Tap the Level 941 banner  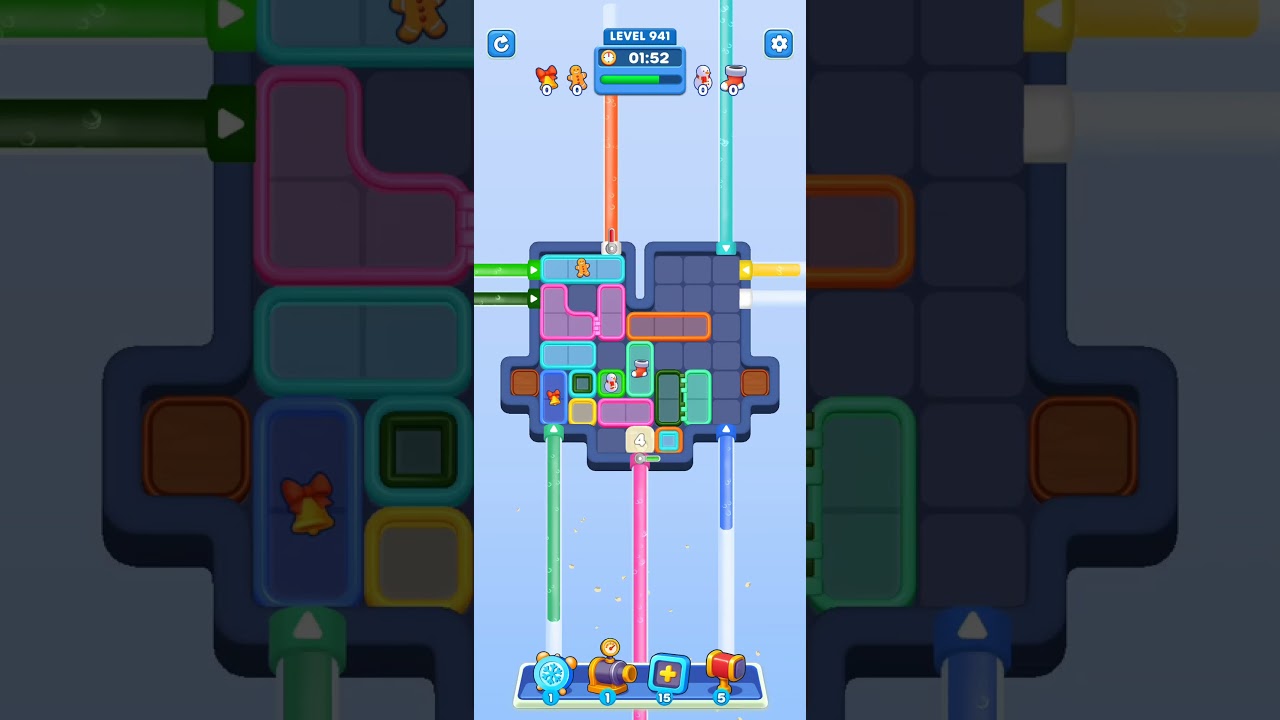[639, 36]
